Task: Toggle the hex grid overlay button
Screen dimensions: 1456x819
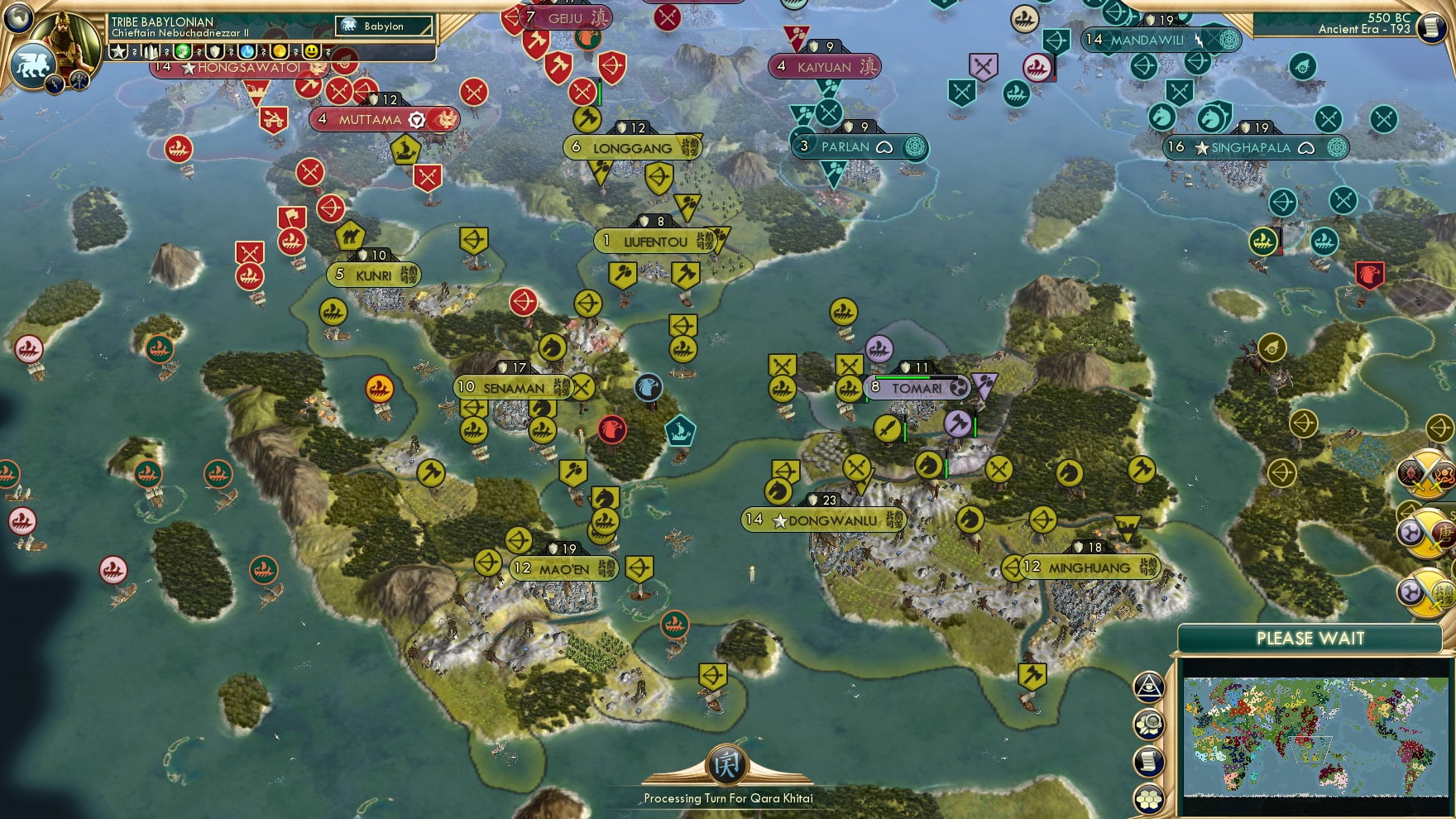Action: [1148, 797]
